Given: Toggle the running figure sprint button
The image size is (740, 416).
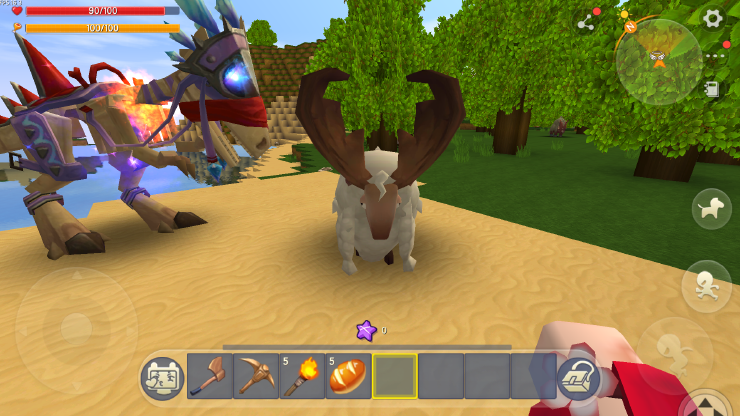Looking at the screenshot, I should click(x=706, y=284).
